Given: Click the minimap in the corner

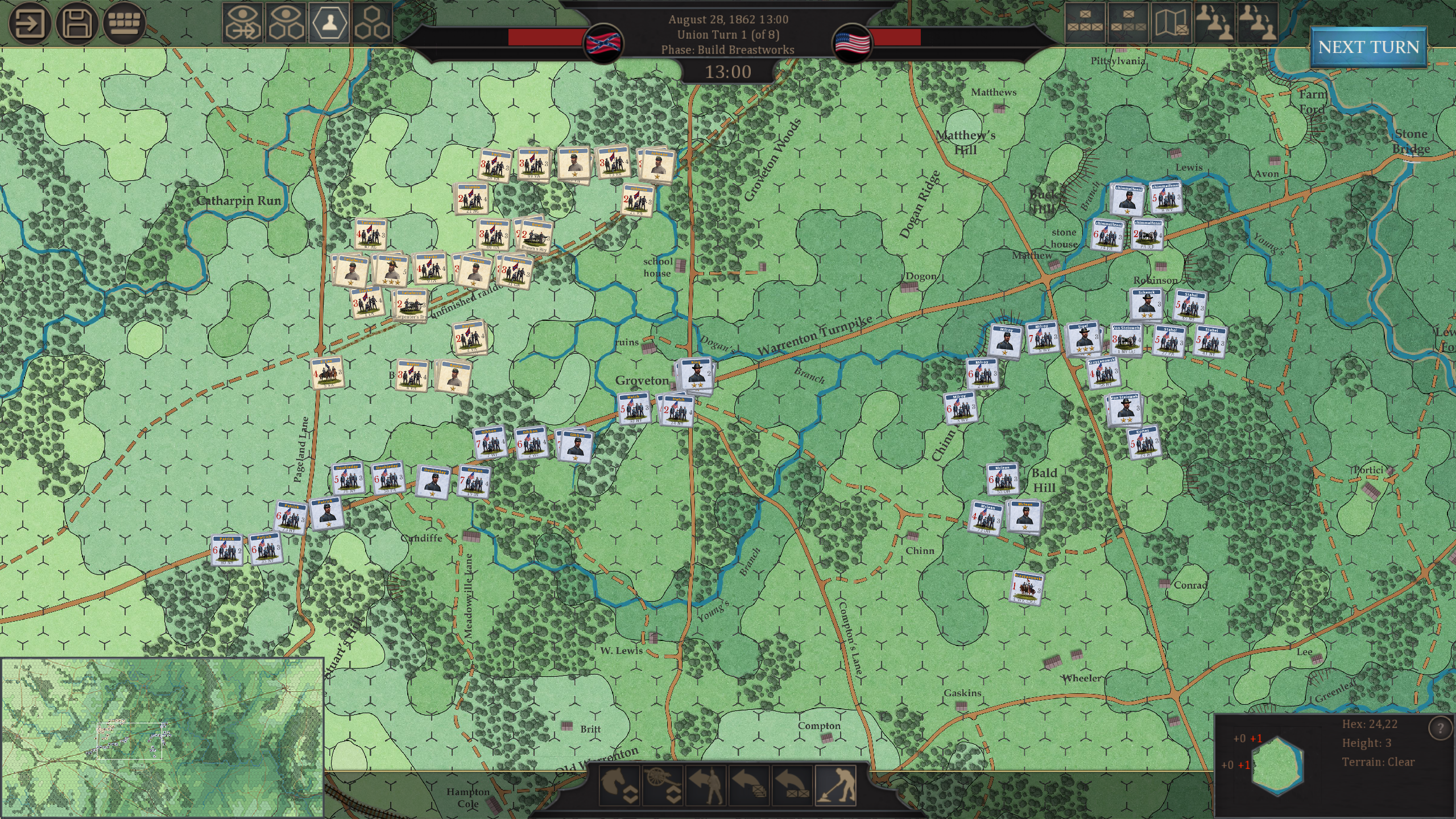Looking at the screenshot, I should (162, 738).
